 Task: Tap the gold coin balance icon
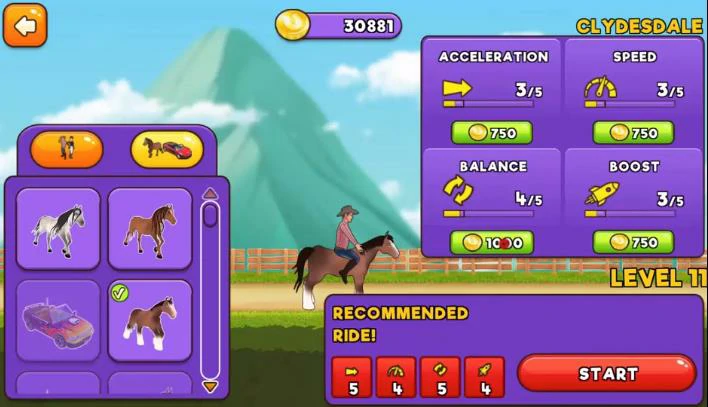coord(292,25)
